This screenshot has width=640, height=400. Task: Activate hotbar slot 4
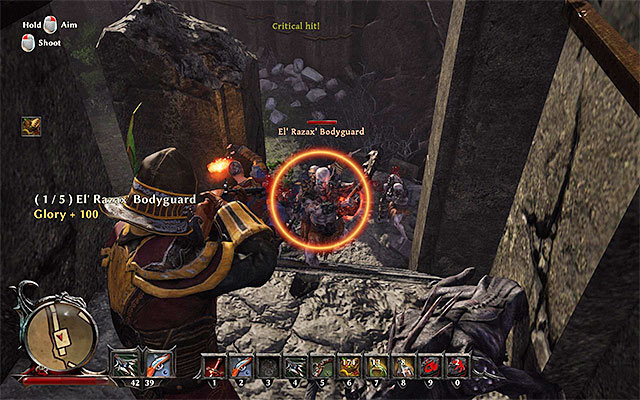295,365
